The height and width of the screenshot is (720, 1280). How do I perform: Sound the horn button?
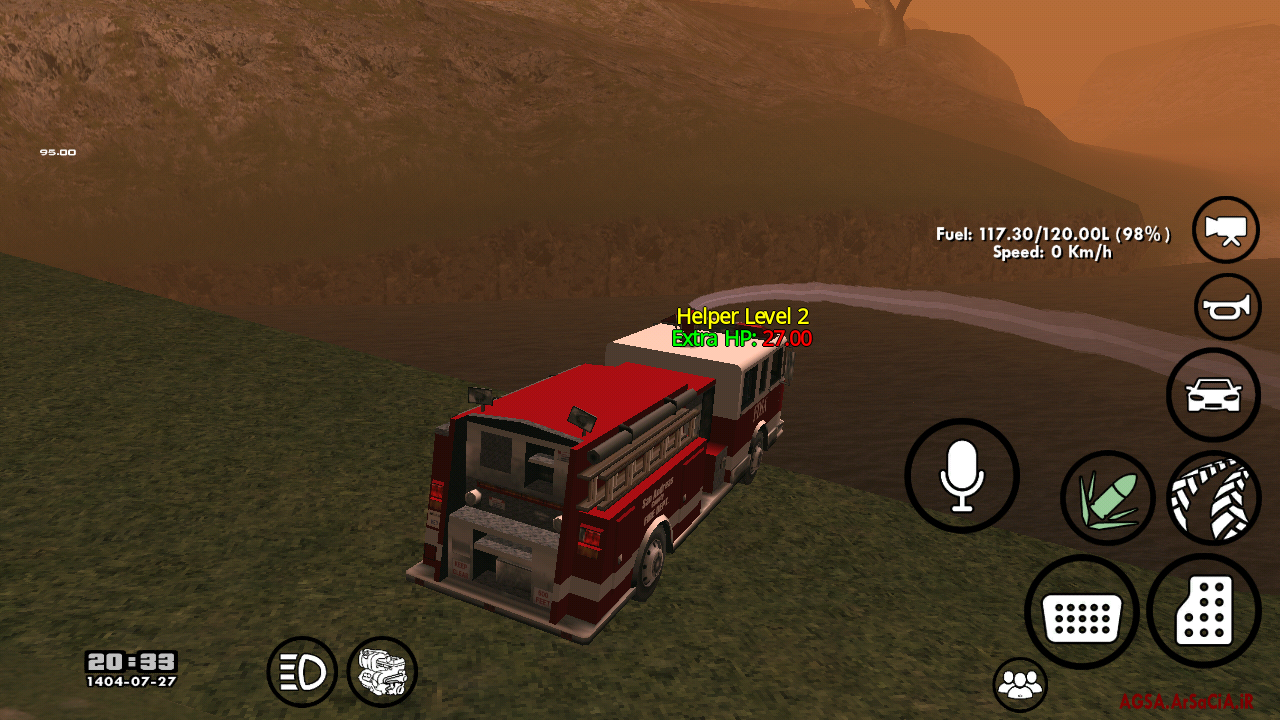pos(1227,308)
